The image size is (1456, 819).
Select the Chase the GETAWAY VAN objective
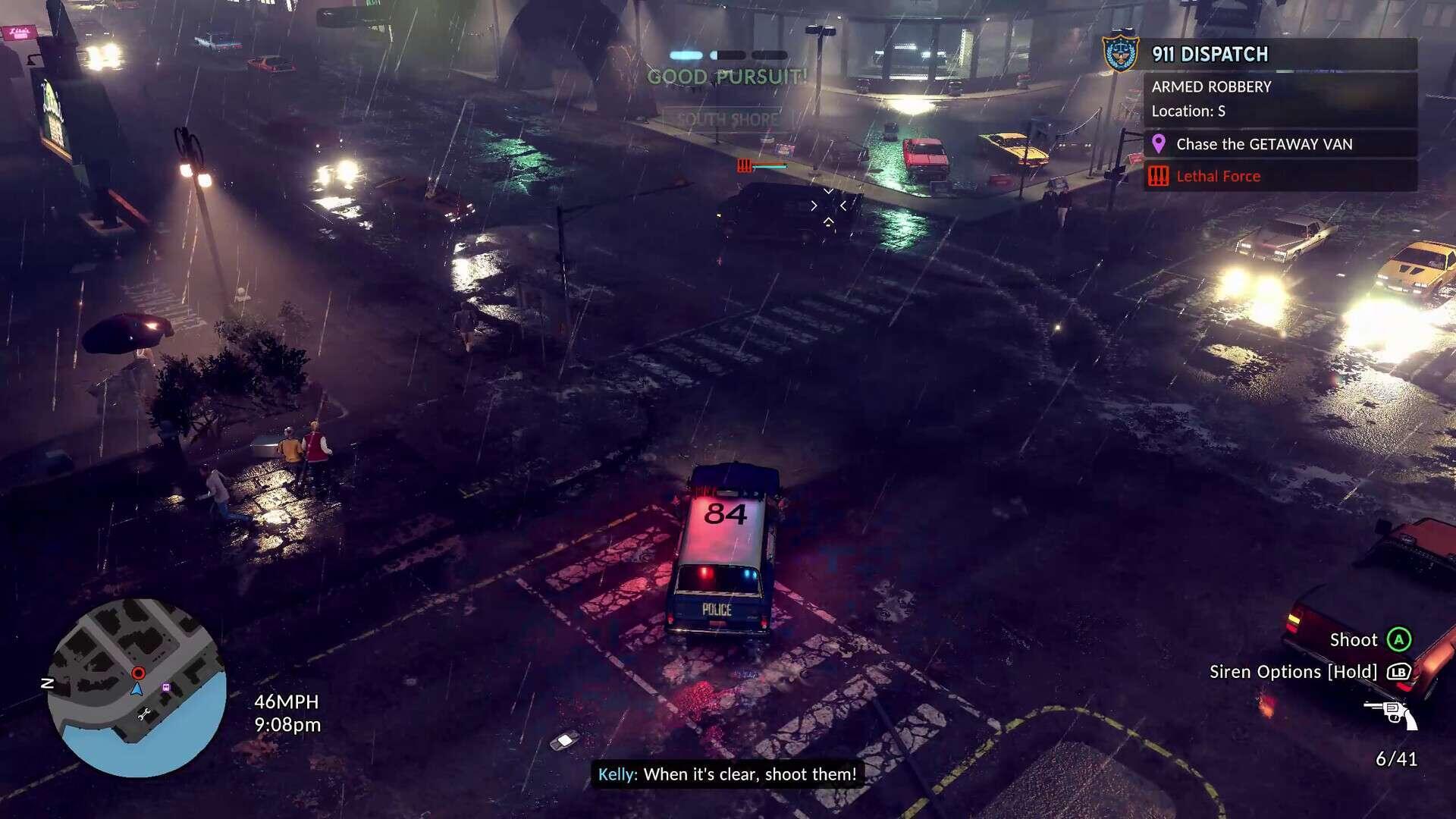1263,144
